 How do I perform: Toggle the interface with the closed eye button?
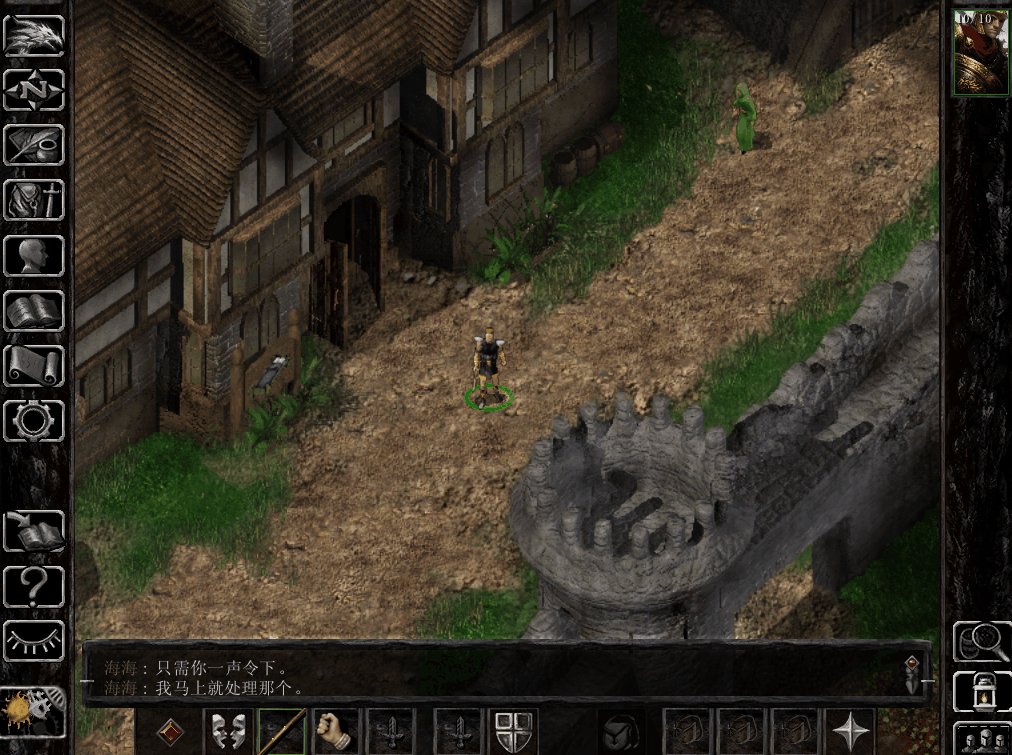[x=34, y=641]
